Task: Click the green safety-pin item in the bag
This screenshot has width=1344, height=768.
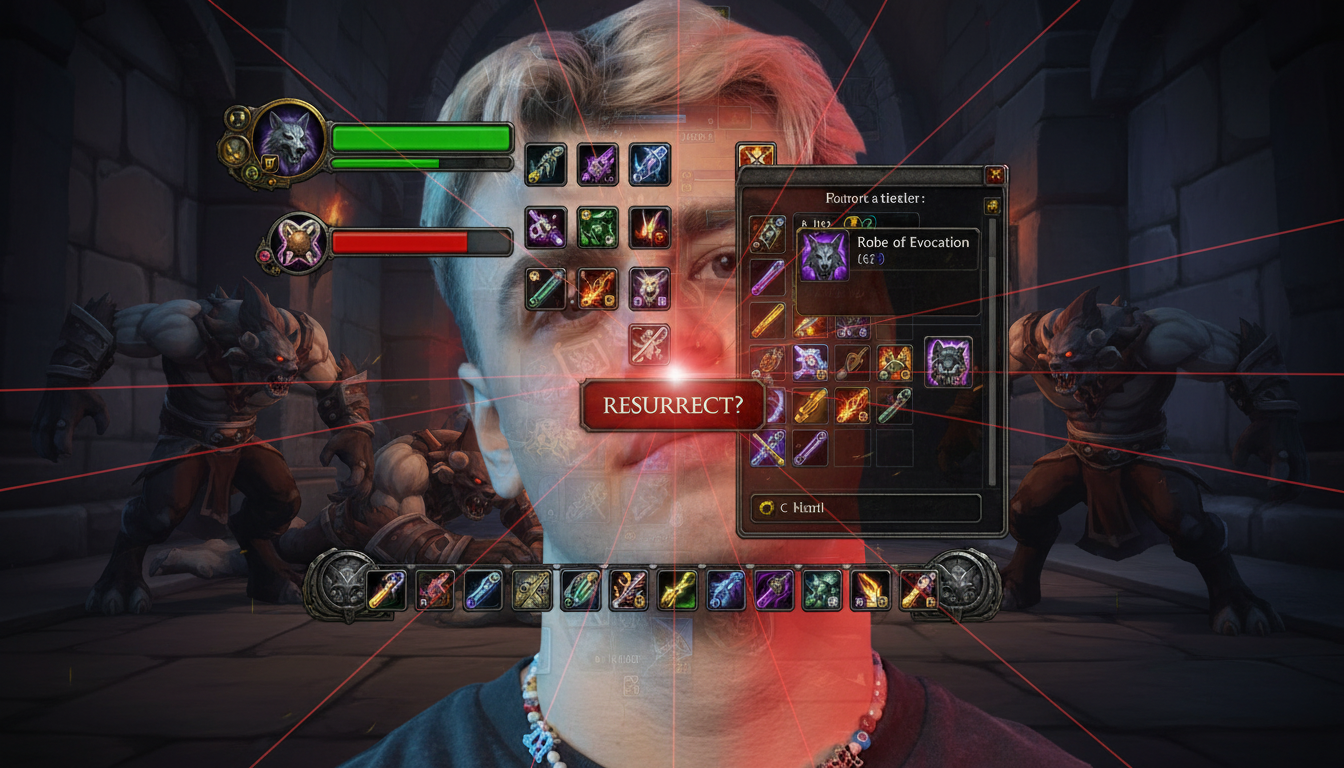Action: click(x=894, y=405)
